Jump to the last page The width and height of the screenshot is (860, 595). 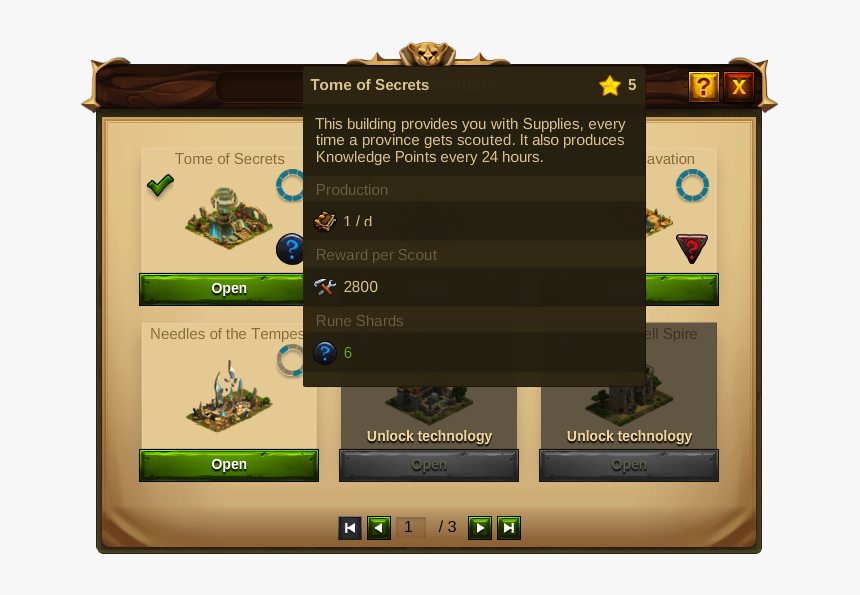(509, 528)
